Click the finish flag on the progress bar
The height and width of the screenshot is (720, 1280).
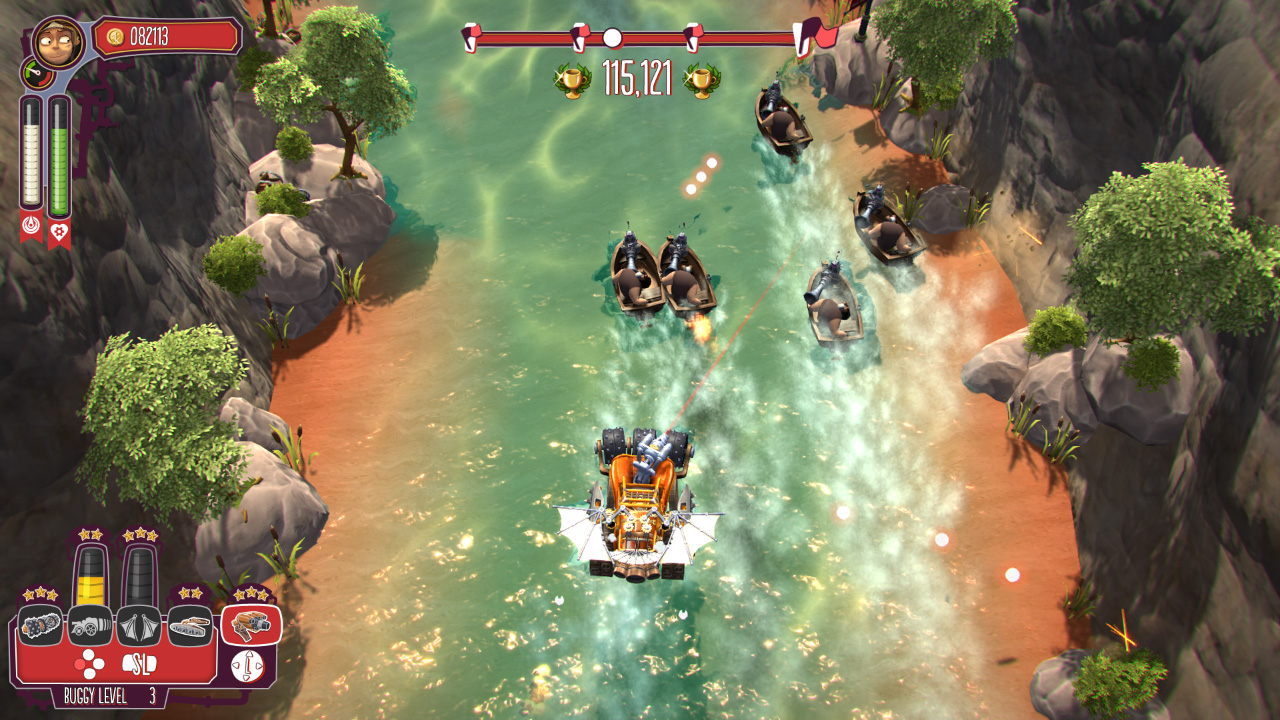[x=807, y=35]
